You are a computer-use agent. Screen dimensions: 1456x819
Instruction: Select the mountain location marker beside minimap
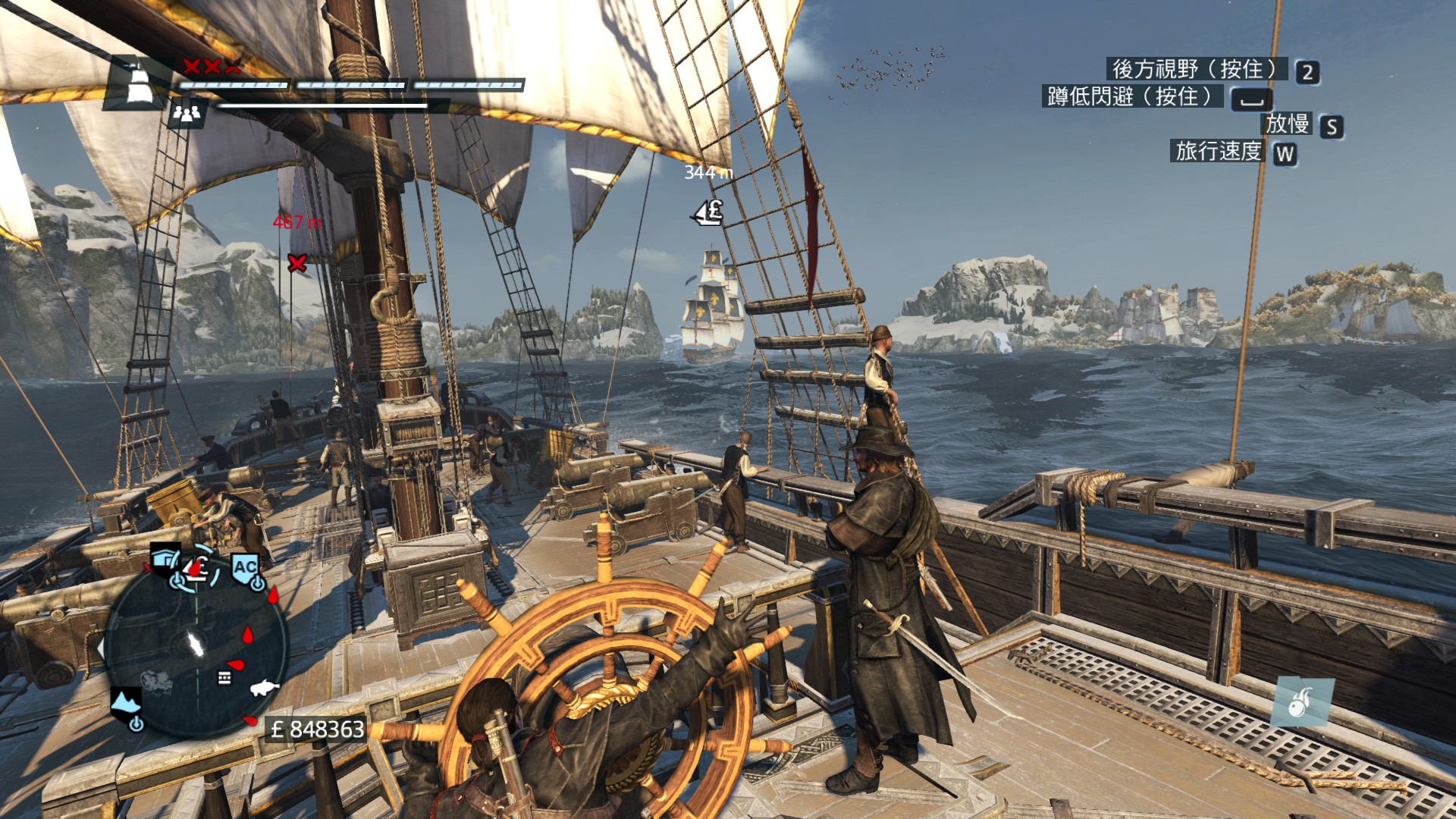126,704
